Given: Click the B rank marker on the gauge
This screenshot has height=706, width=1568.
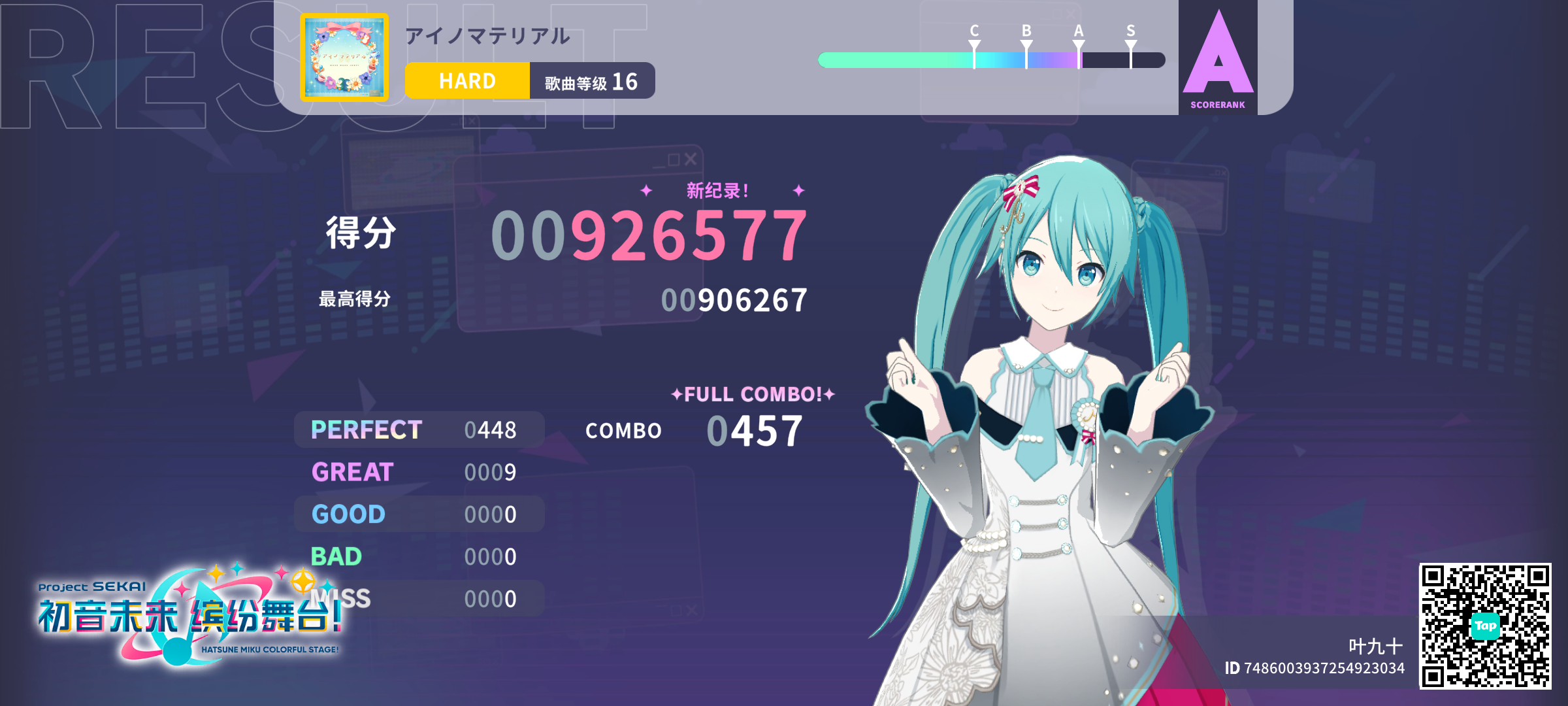Looking at the screenshot, I should [1026, 44].
